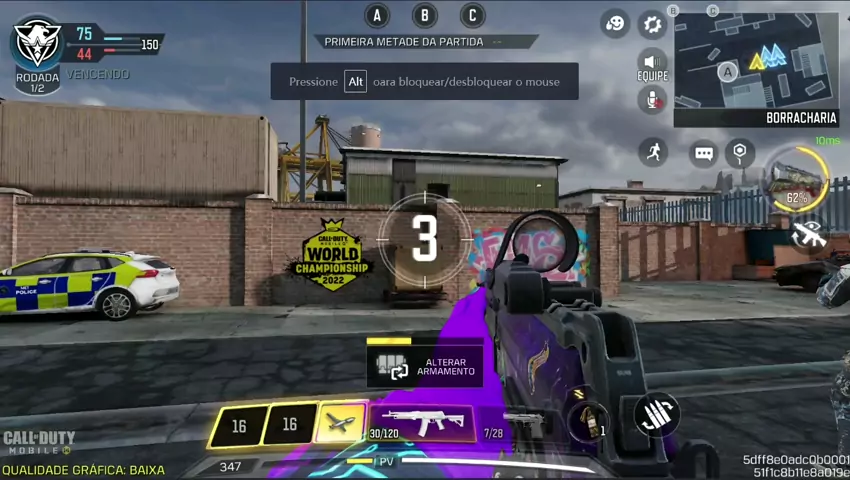Throw the Molotov cocktail item
850x480 pixels.
point(588,421)
